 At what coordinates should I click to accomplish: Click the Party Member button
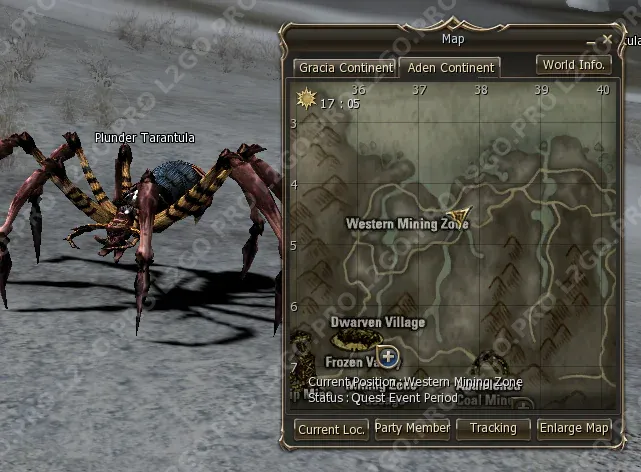412,428
